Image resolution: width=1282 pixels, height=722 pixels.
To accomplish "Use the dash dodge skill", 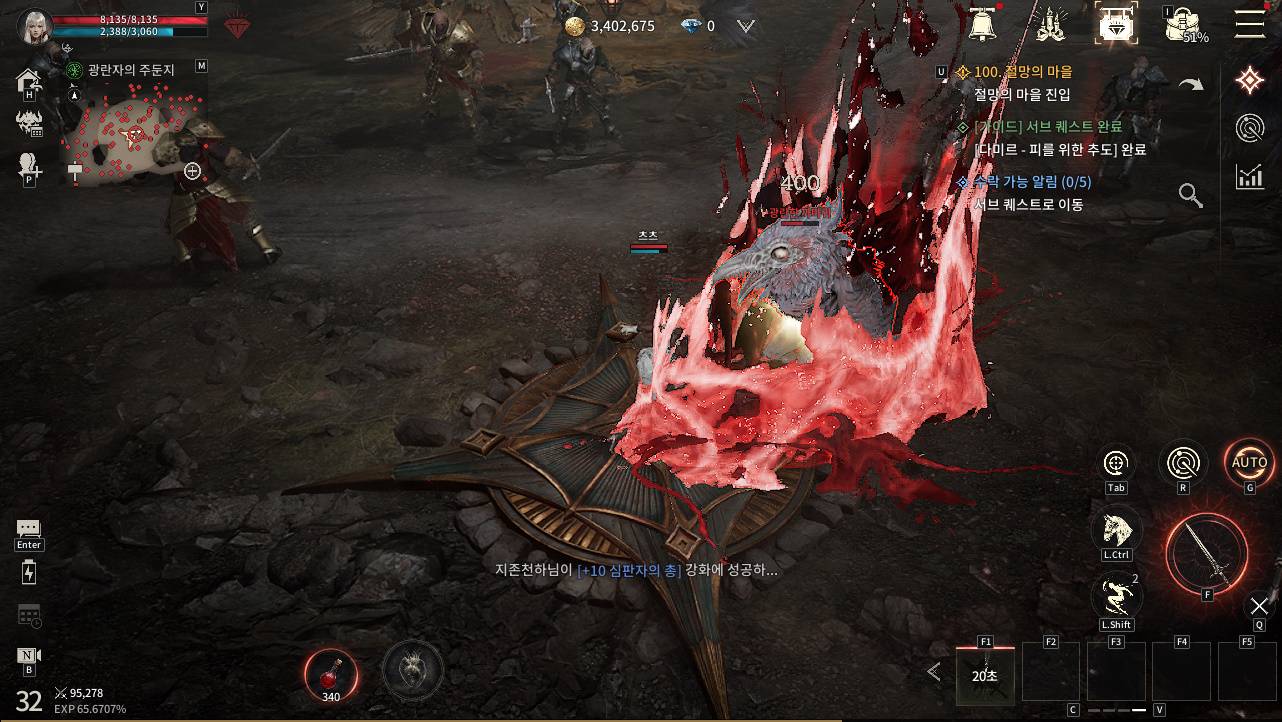I will point(1116,596).
